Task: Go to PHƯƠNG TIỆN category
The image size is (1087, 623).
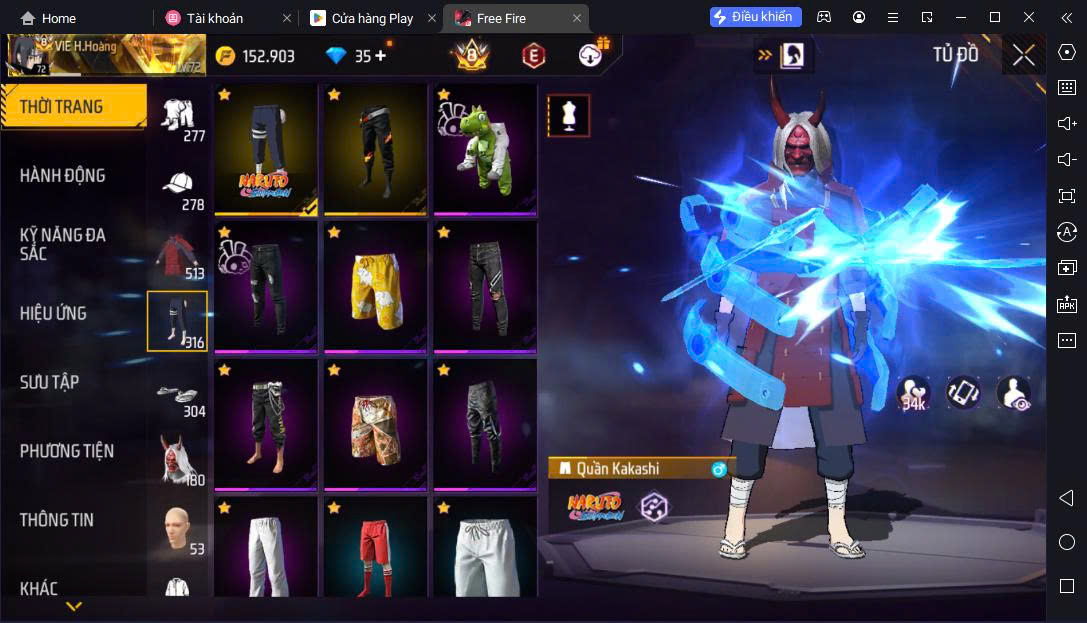Action: [67, 451]
